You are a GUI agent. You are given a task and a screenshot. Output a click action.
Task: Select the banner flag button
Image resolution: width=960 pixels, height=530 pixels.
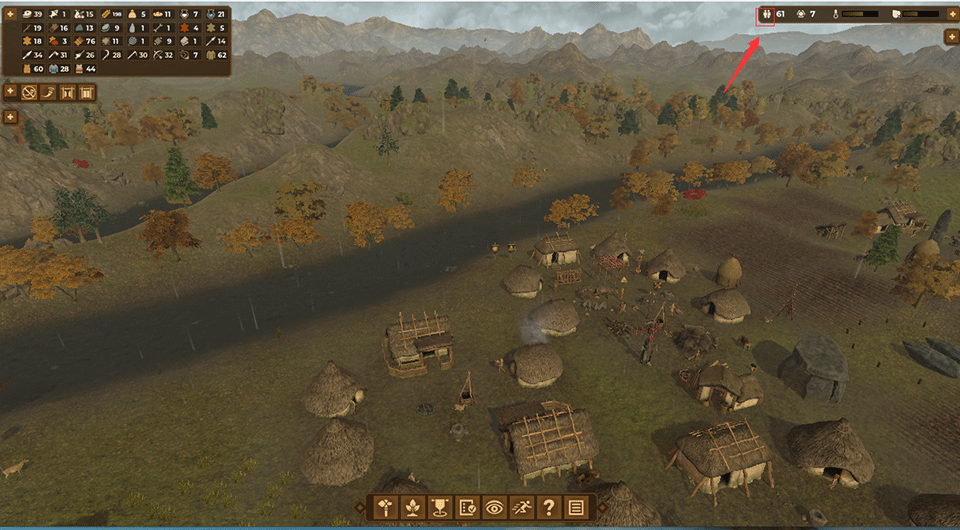coord(440,507)
